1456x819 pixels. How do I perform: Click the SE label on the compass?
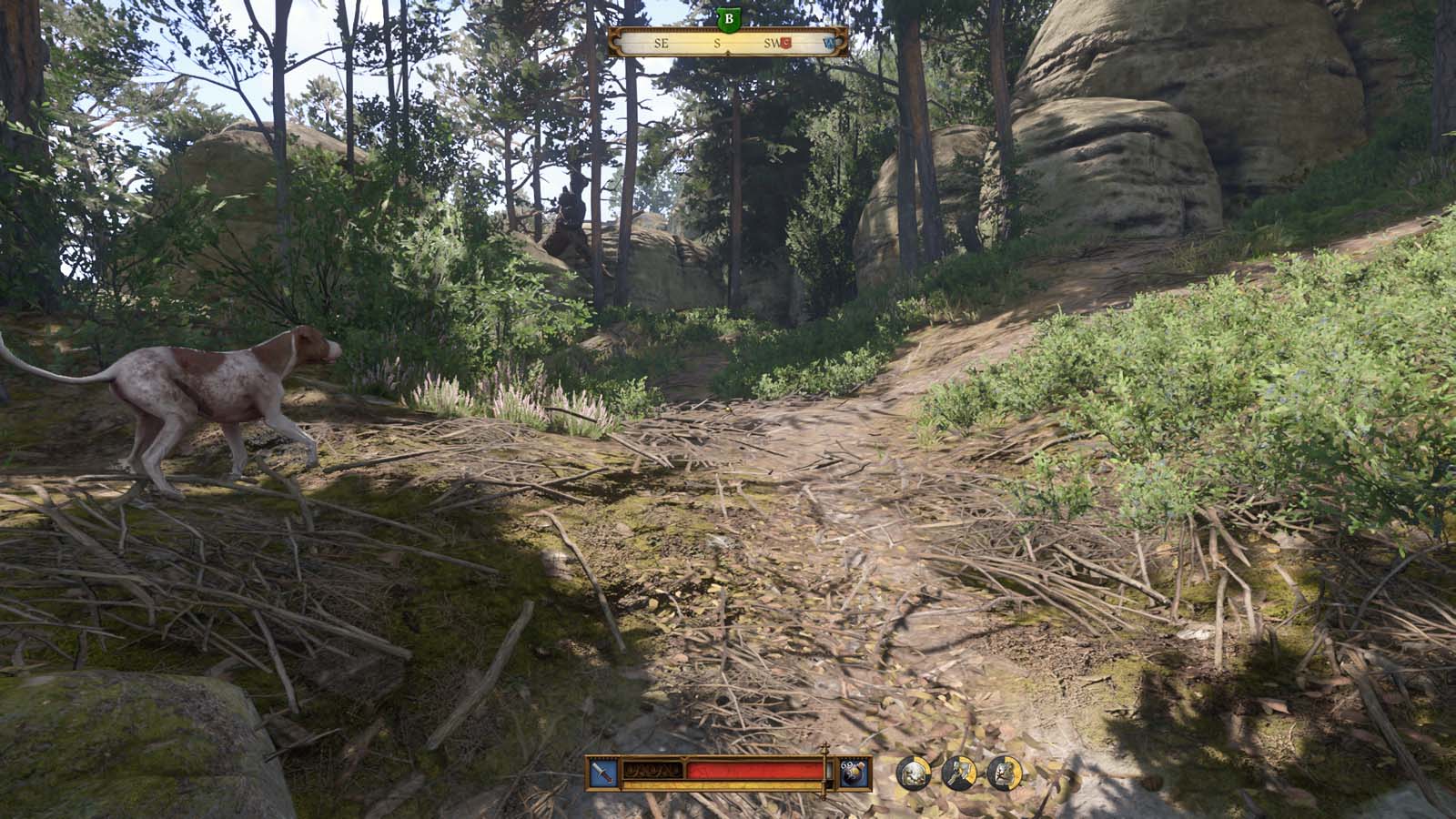tap(661, 43)
